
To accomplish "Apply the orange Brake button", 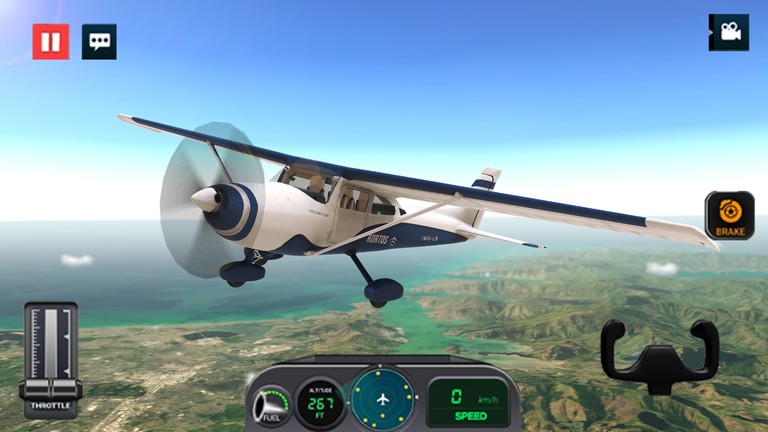I will 729,215.
